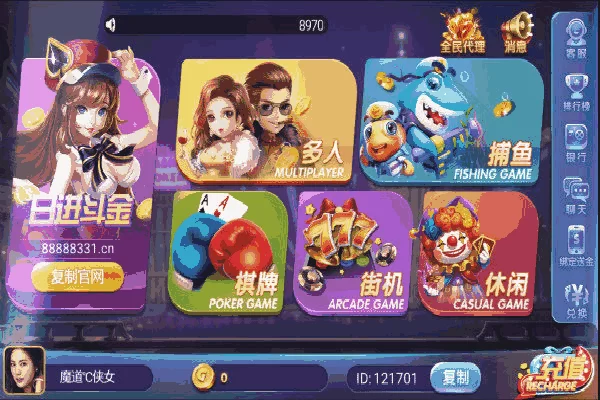
Task: Open the 日进斗金 promotional banner
Action: click(80, 180)
